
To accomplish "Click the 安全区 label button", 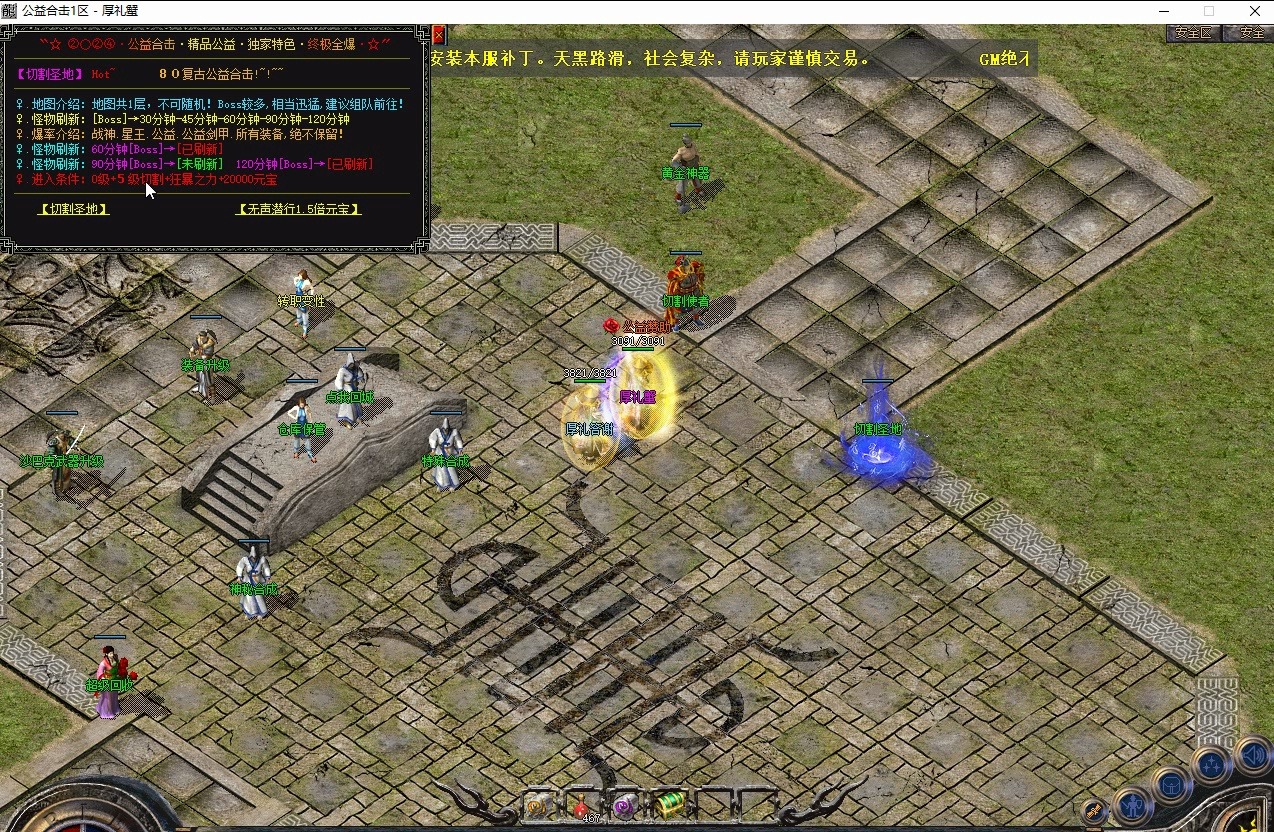I will pyautogui.click(x=1193, y=33).
